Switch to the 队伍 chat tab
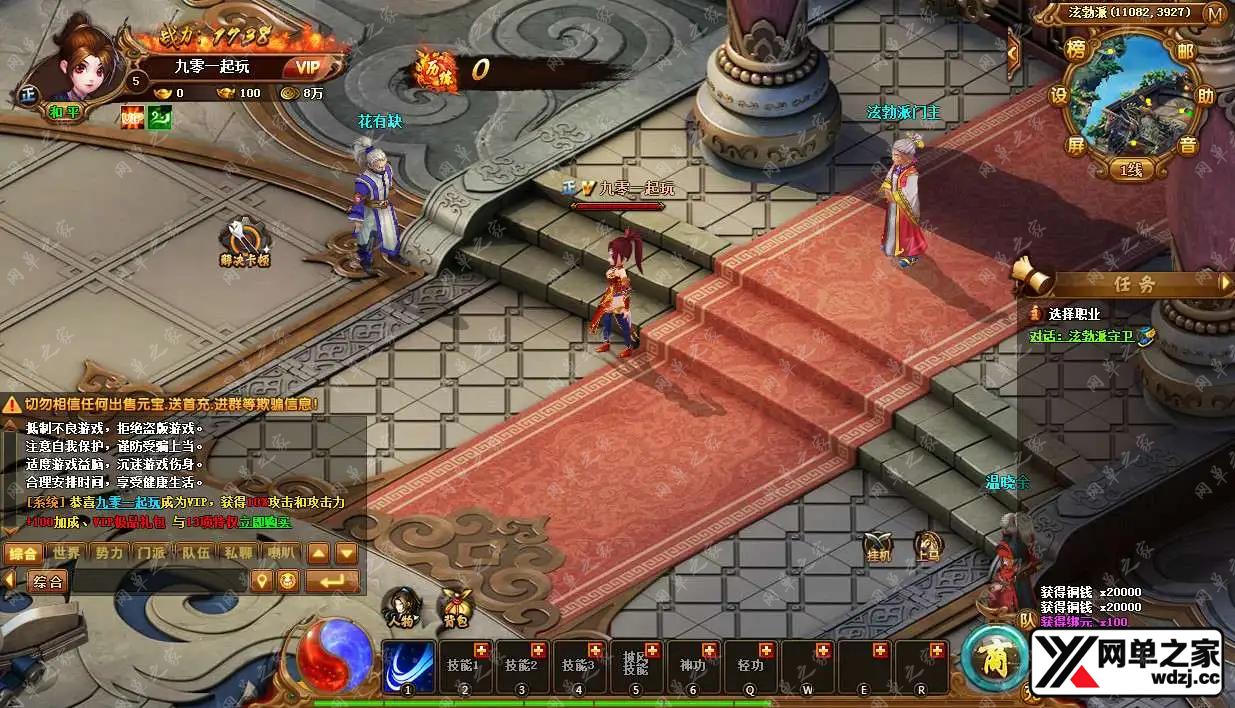 (x=194, y=553)
